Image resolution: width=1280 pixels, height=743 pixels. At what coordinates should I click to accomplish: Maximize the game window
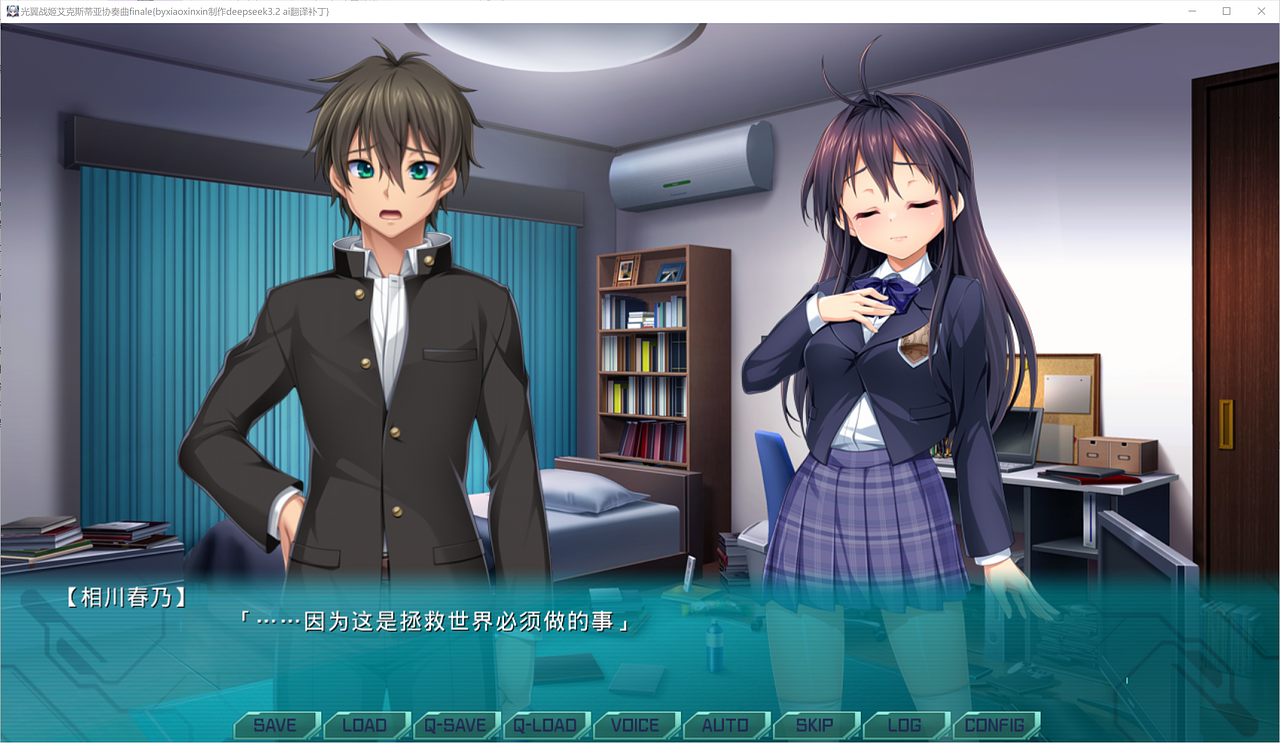tap(1226, 11)
